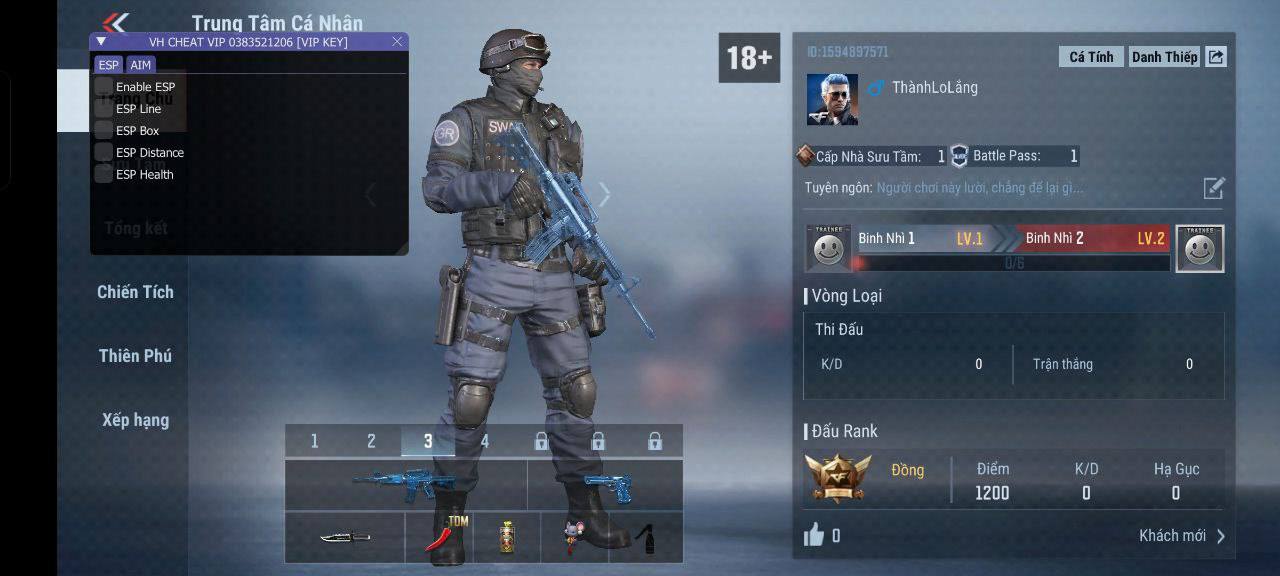The height and width of the screenshot is (576, 1280).
Task: Switch to the AIM tab
Action: point(141,65)
